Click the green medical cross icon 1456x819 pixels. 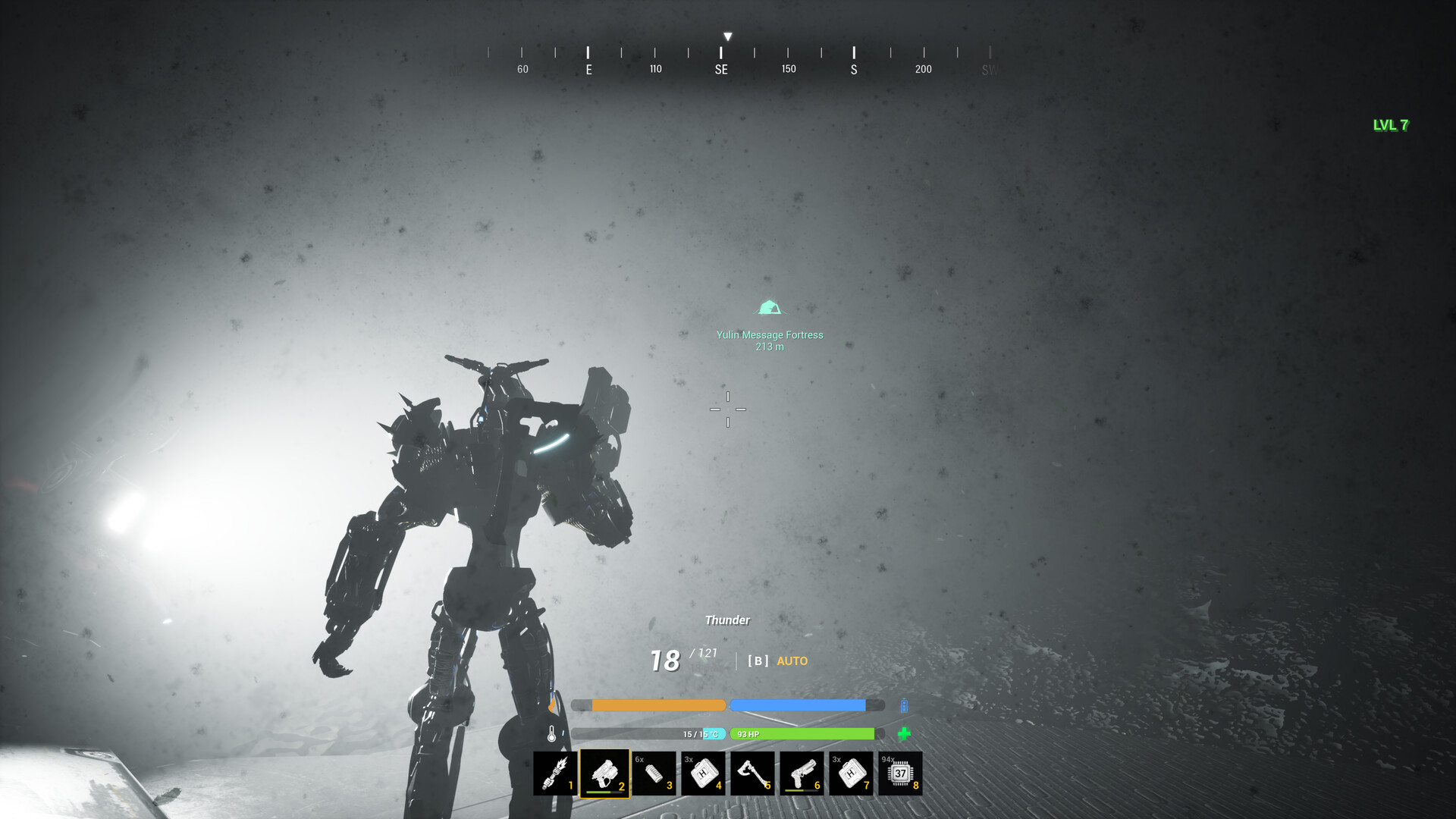click(x=903, y=733)
